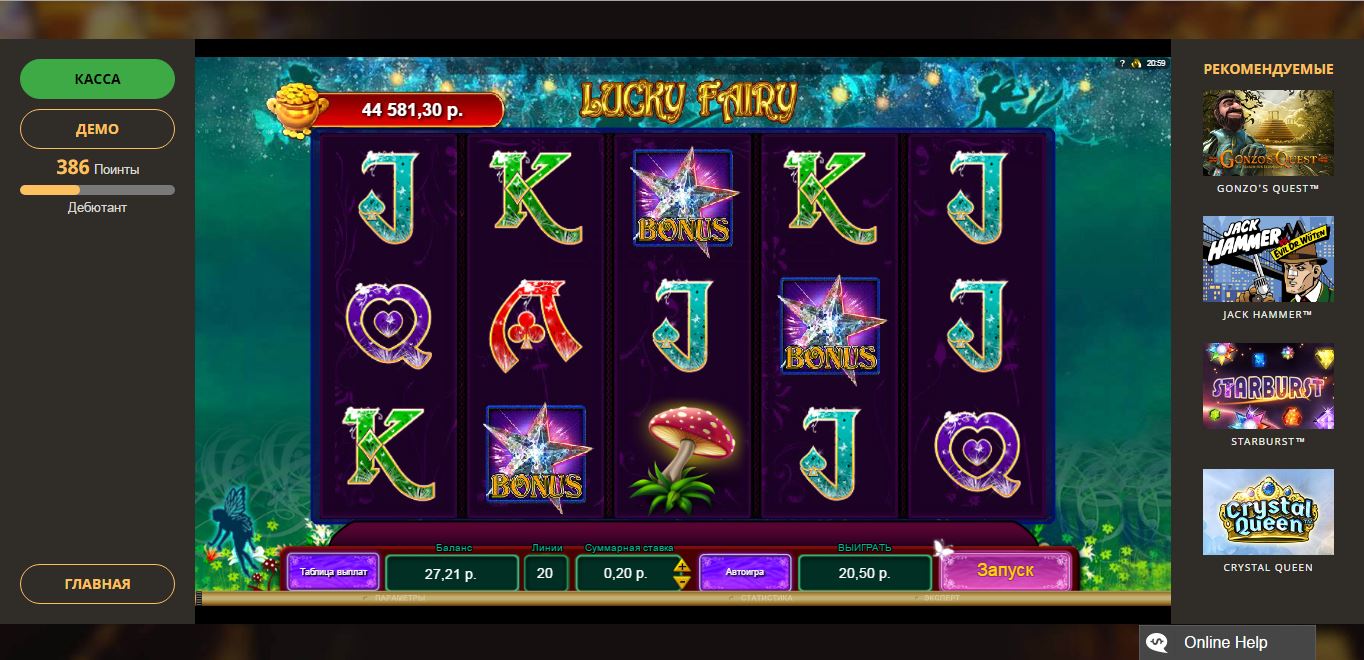Increase the total bet with the plus arrow
Image resolution: width=1364 pixels, height=660 pixels.
coord(682,567)
